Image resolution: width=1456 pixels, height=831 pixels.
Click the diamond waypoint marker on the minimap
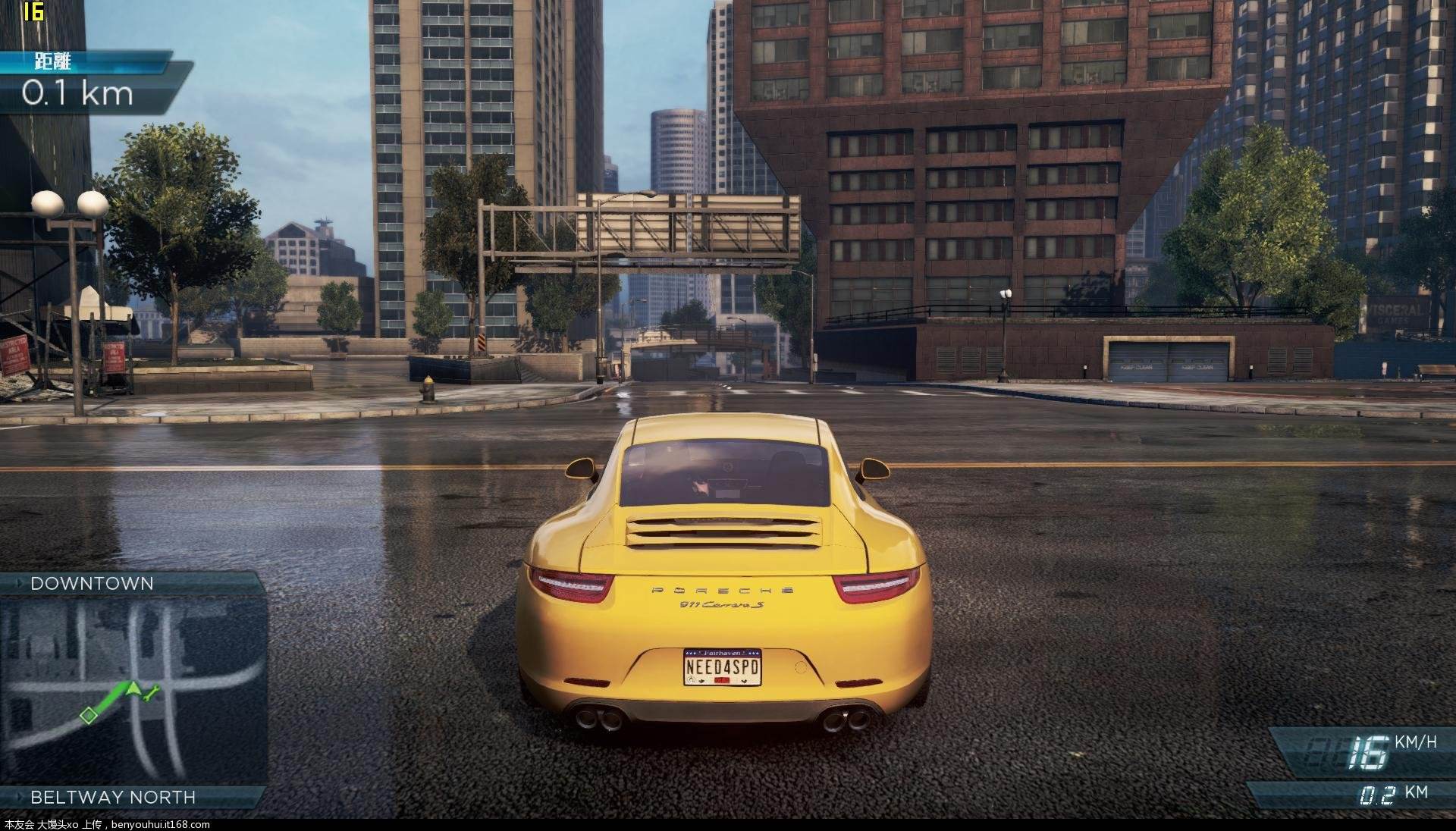point(89,715)
